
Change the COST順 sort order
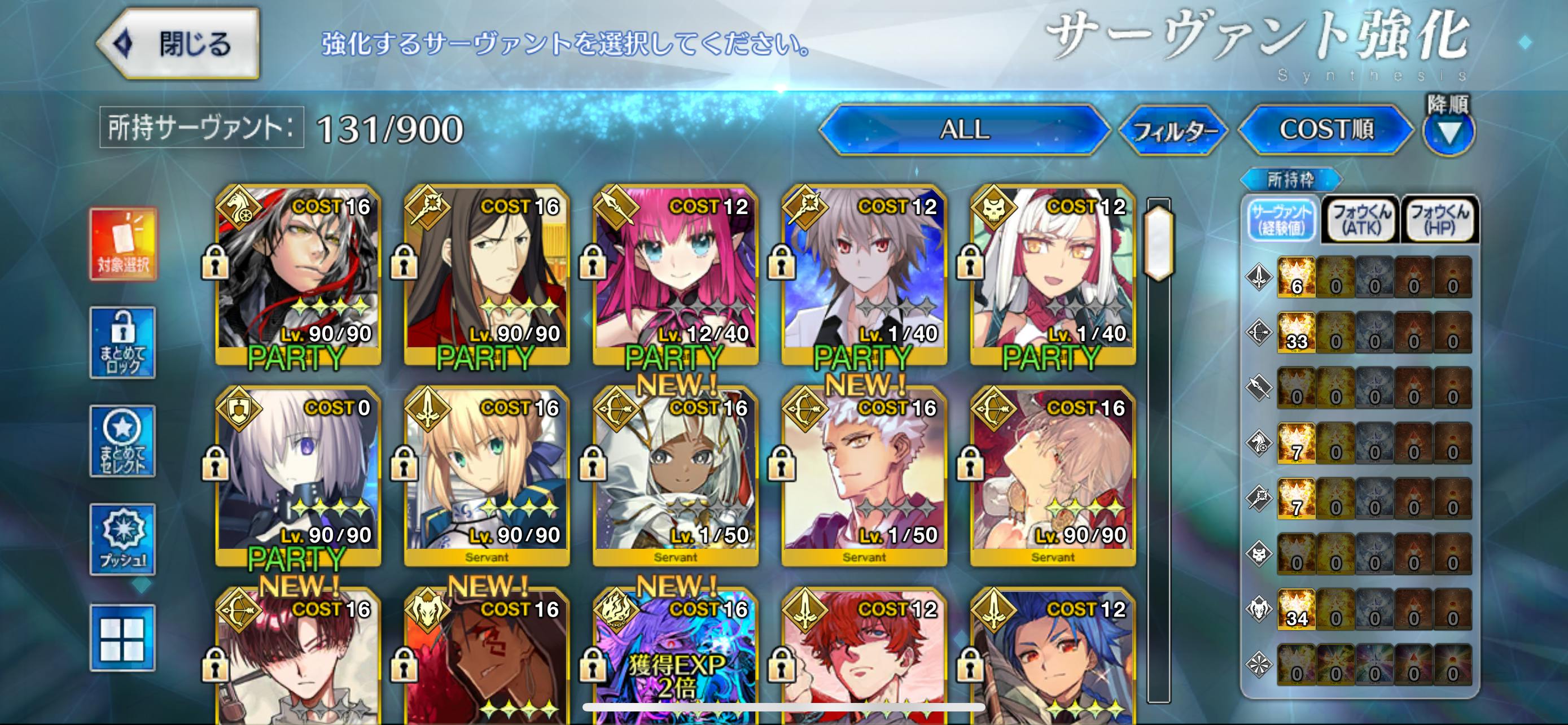pyautogui.click(x=1326, y=130)
